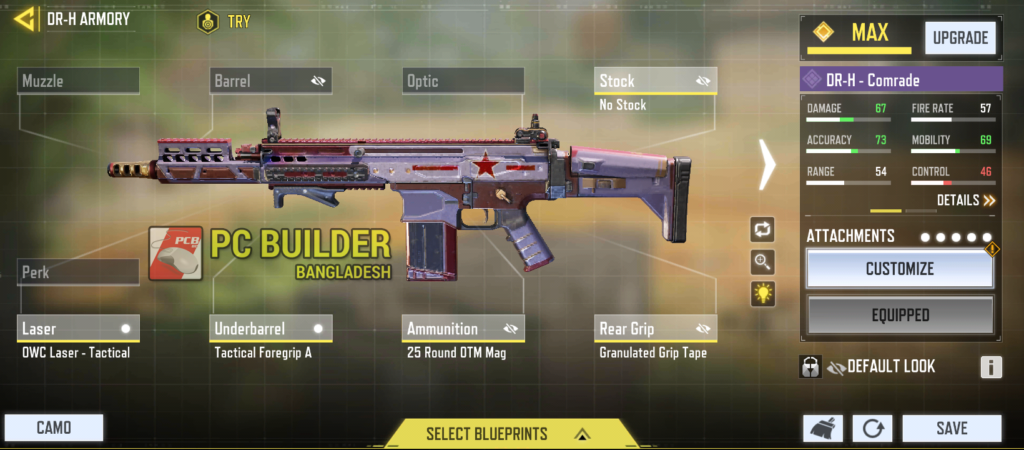Expand the Select Blueprints panel
The image size is (1024, 450).
(x=498, y=433)
